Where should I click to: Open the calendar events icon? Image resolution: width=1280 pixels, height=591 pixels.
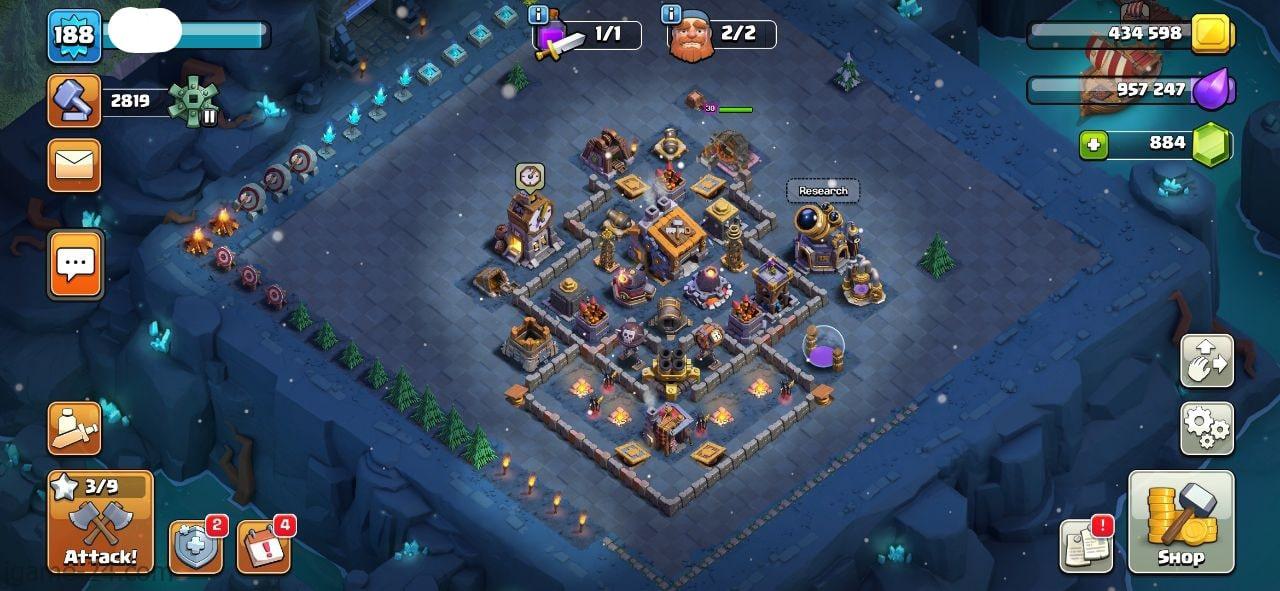[x=263, y=547]
